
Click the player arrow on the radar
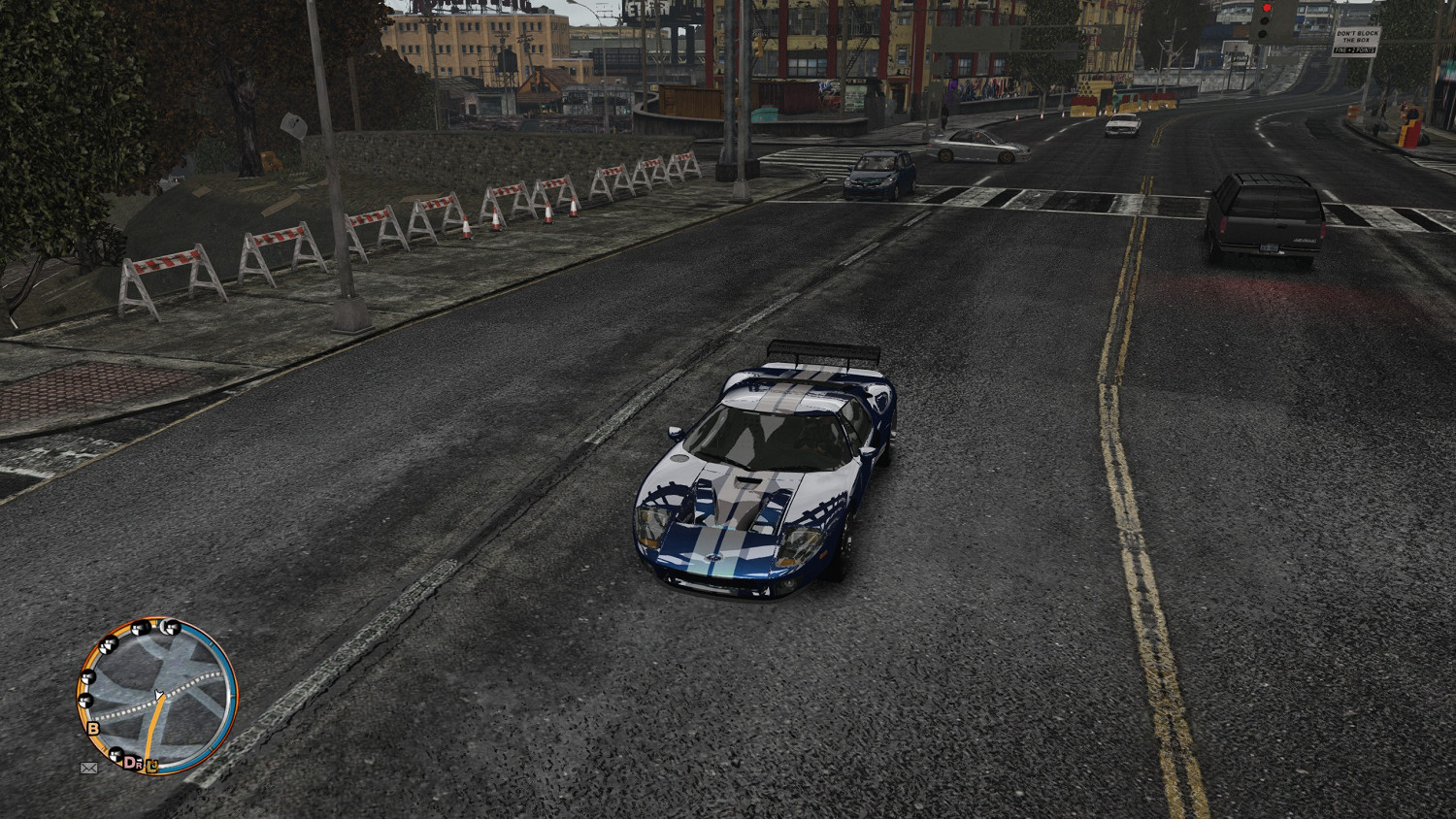tap(158, 694)
